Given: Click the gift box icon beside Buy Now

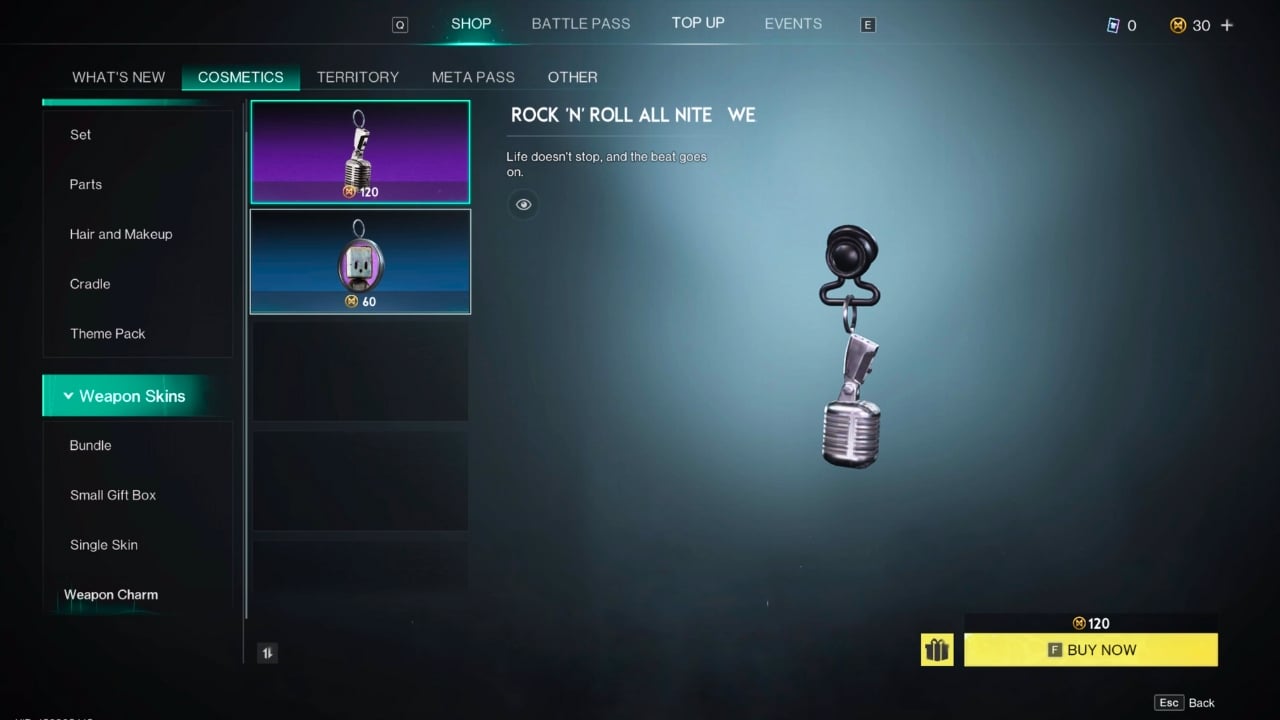Looking at the screenshot, I should point(937,649).
